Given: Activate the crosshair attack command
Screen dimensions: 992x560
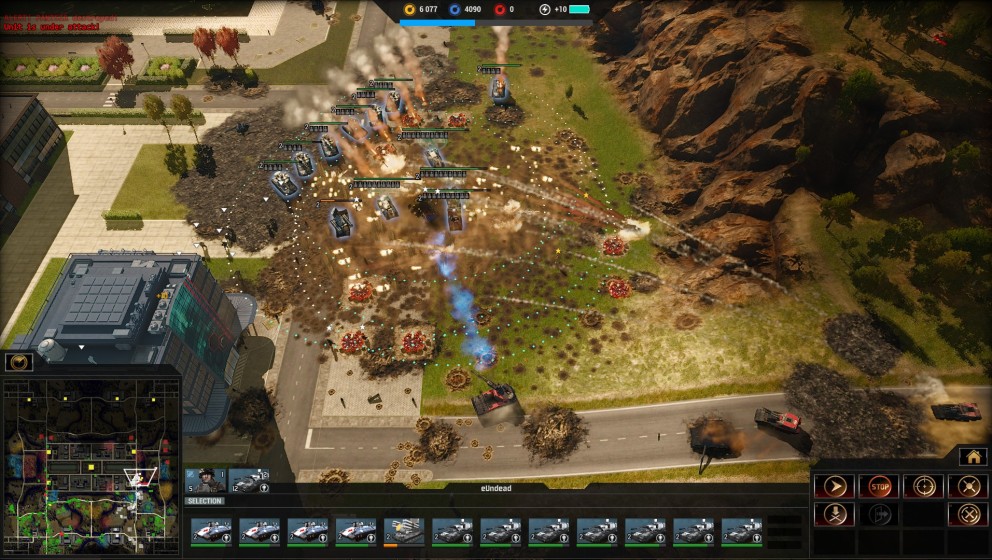Looking at the screenshot, I should pos(922,487).
